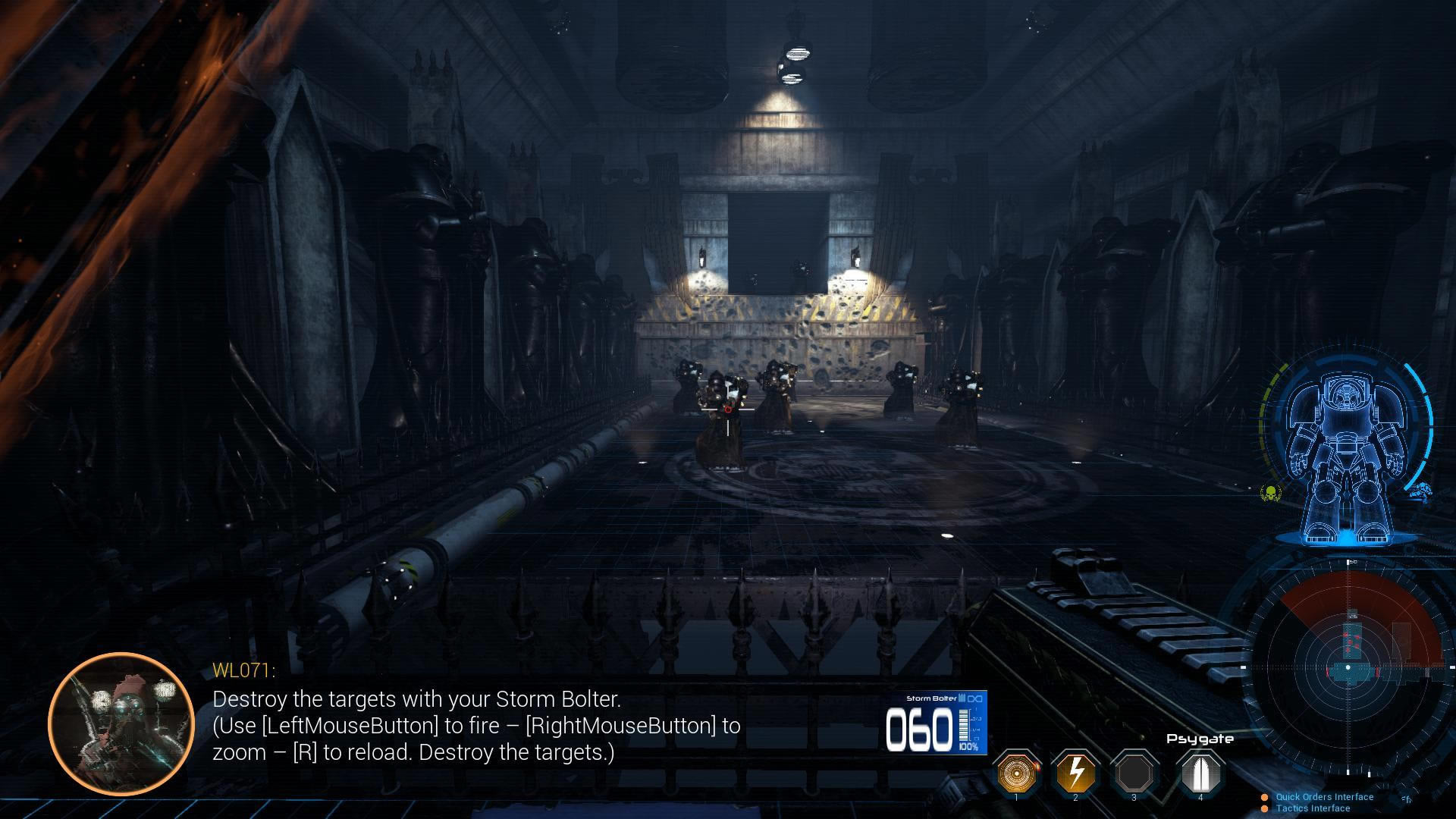
Task: Inspect the Terminator armor status hologram
Action: tap(1346, 455)
